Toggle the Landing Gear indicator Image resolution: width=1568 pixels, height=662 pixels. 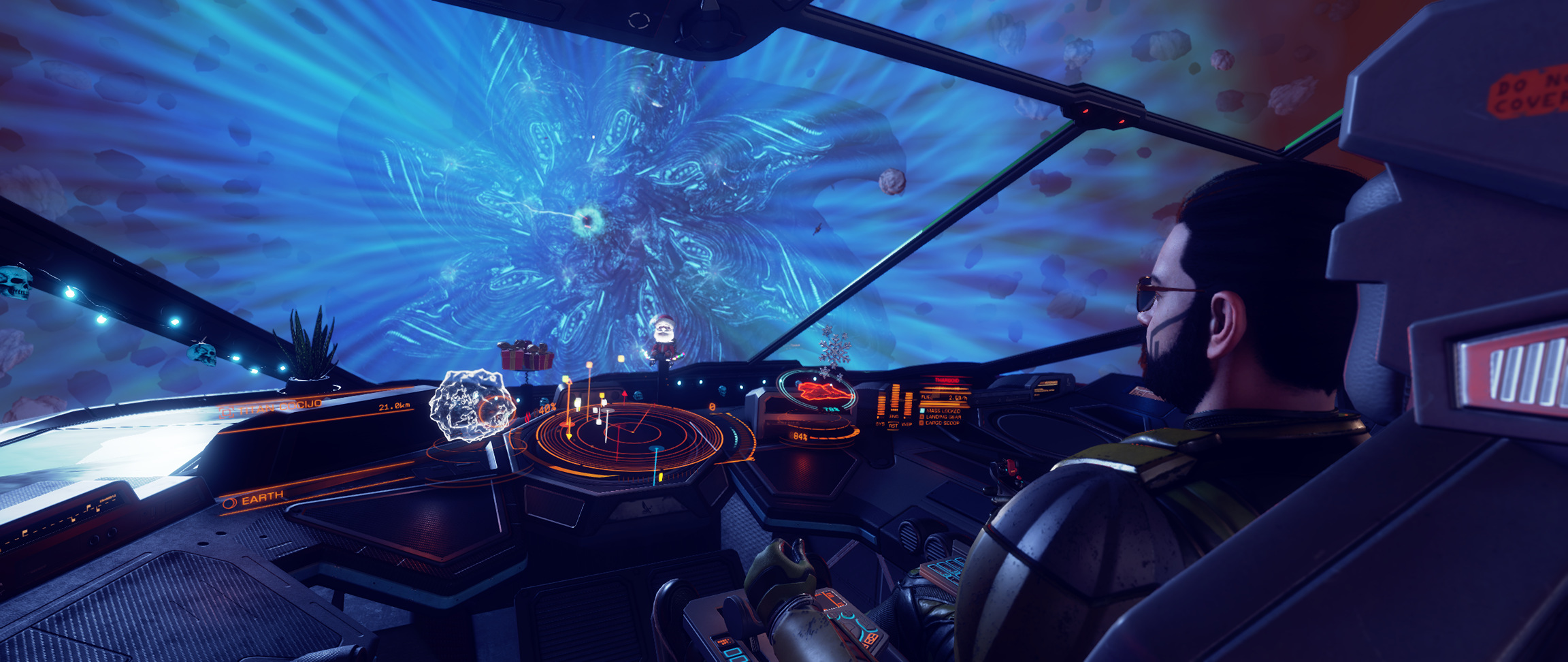click(943, 417)
